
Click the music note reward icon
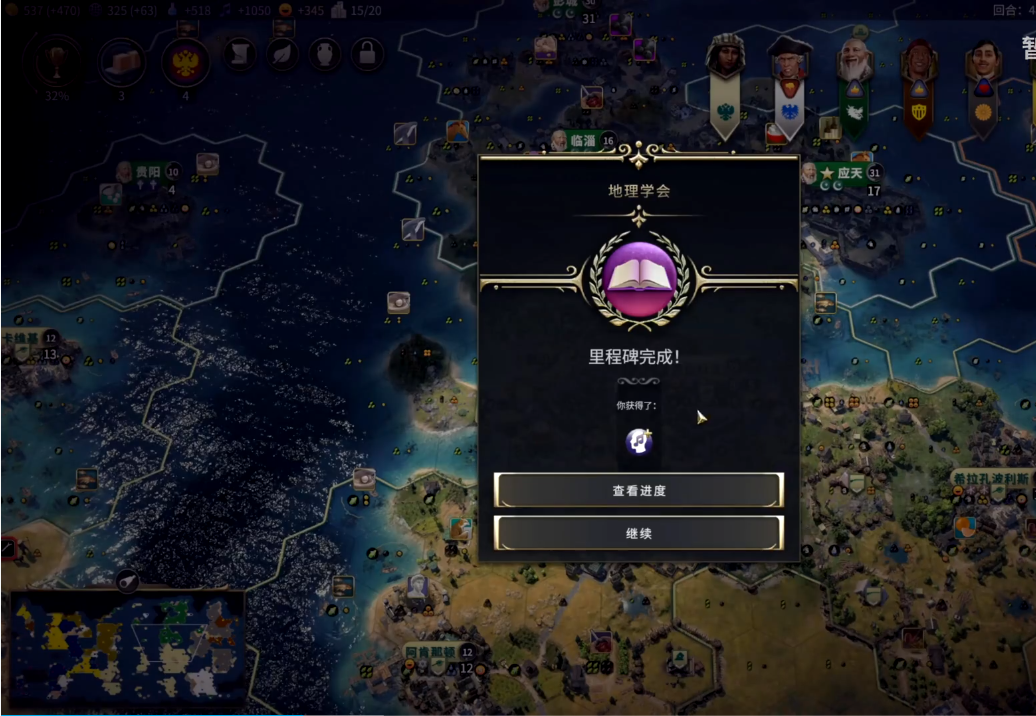tap(639, 441)
